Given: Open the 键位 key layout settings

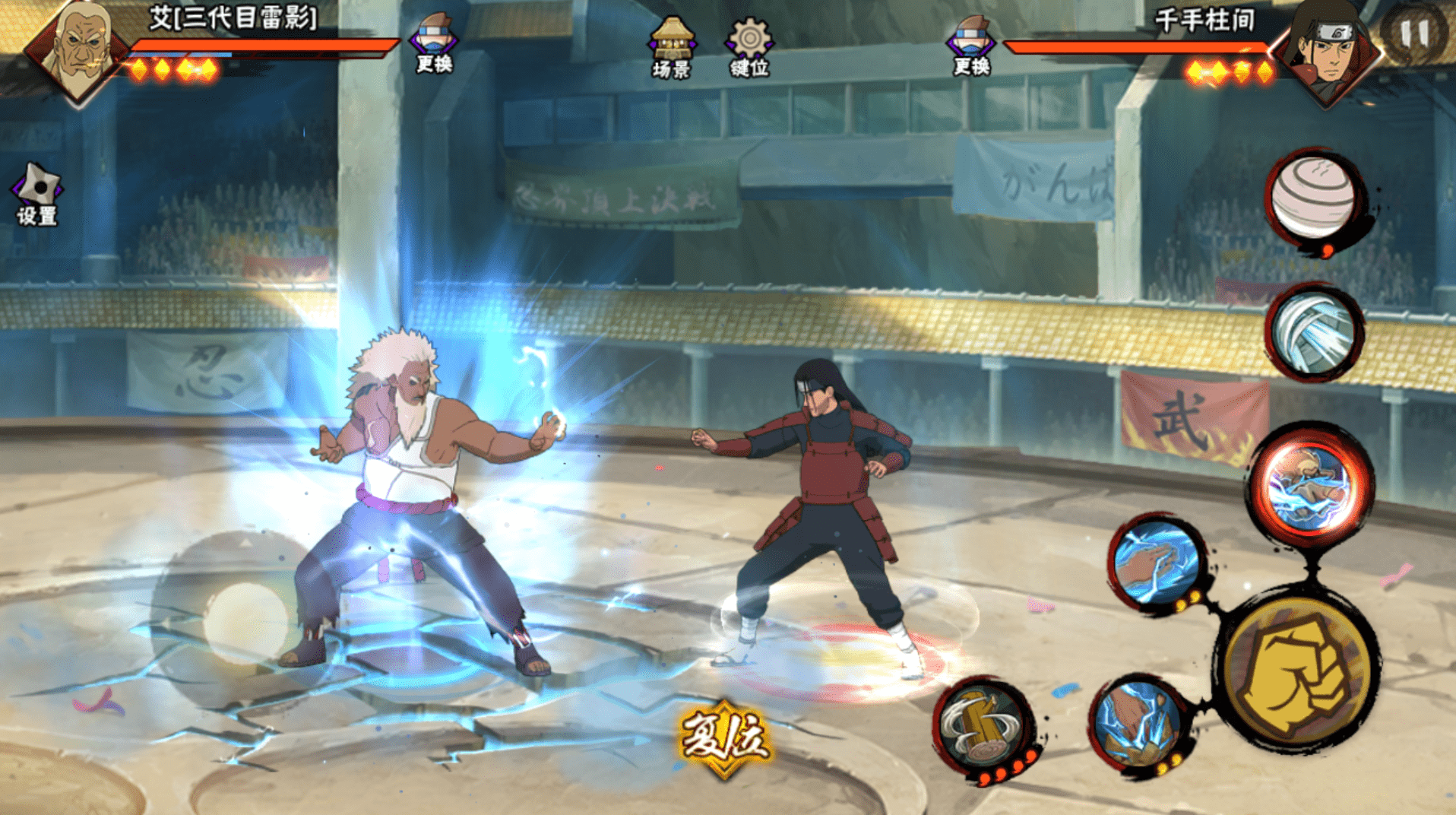Looking at the screenshot, I should [x=749, y=46].
